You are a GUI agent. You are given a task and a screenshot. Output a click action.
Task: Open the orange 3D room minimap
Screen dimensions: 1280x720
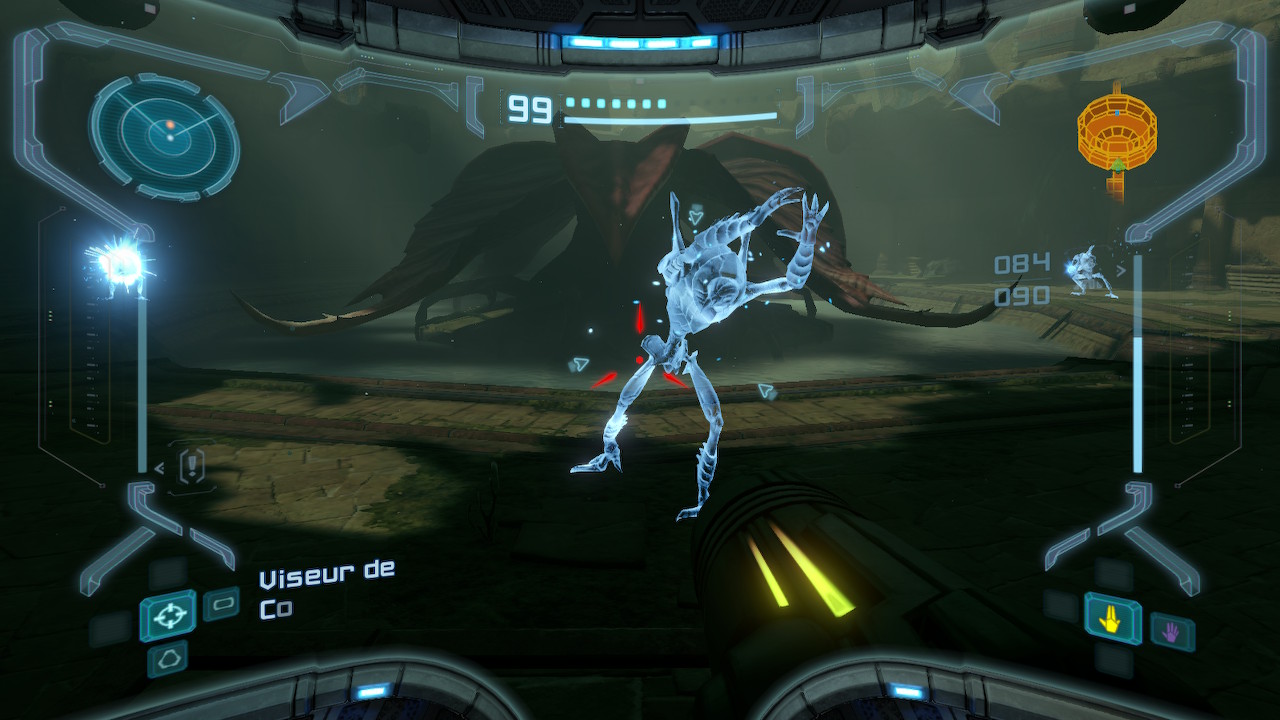pyautogui.click(x=1116, y=130)
